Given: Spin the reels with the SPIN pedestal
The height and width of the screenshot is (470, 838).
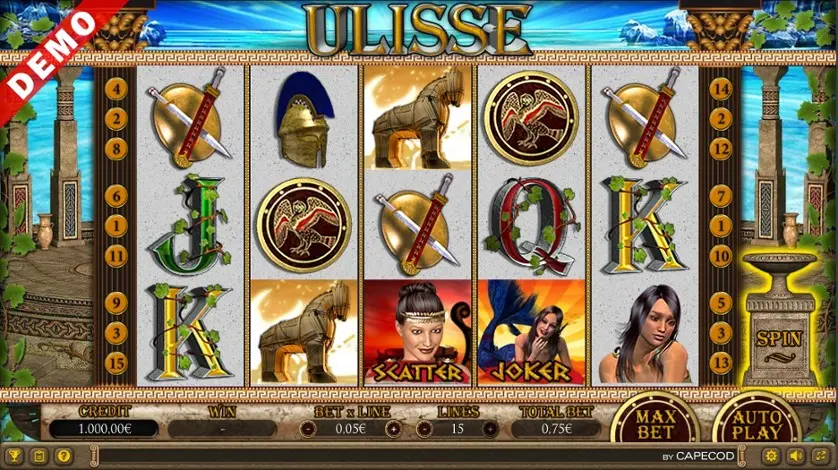Looking at the screenshot, I should coord(778,336).
